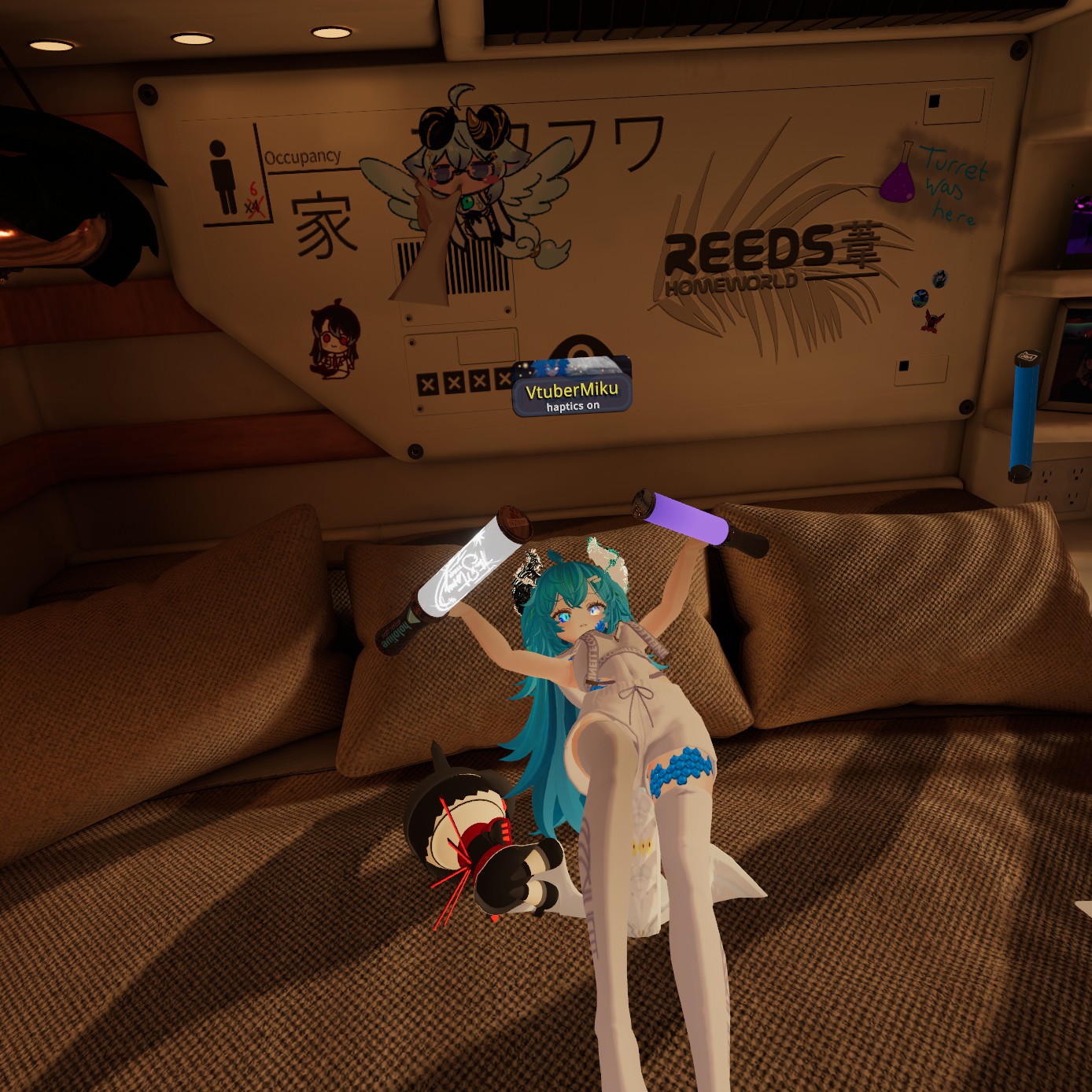Select the VtuberMiku player nameplate

coord(572,391)
